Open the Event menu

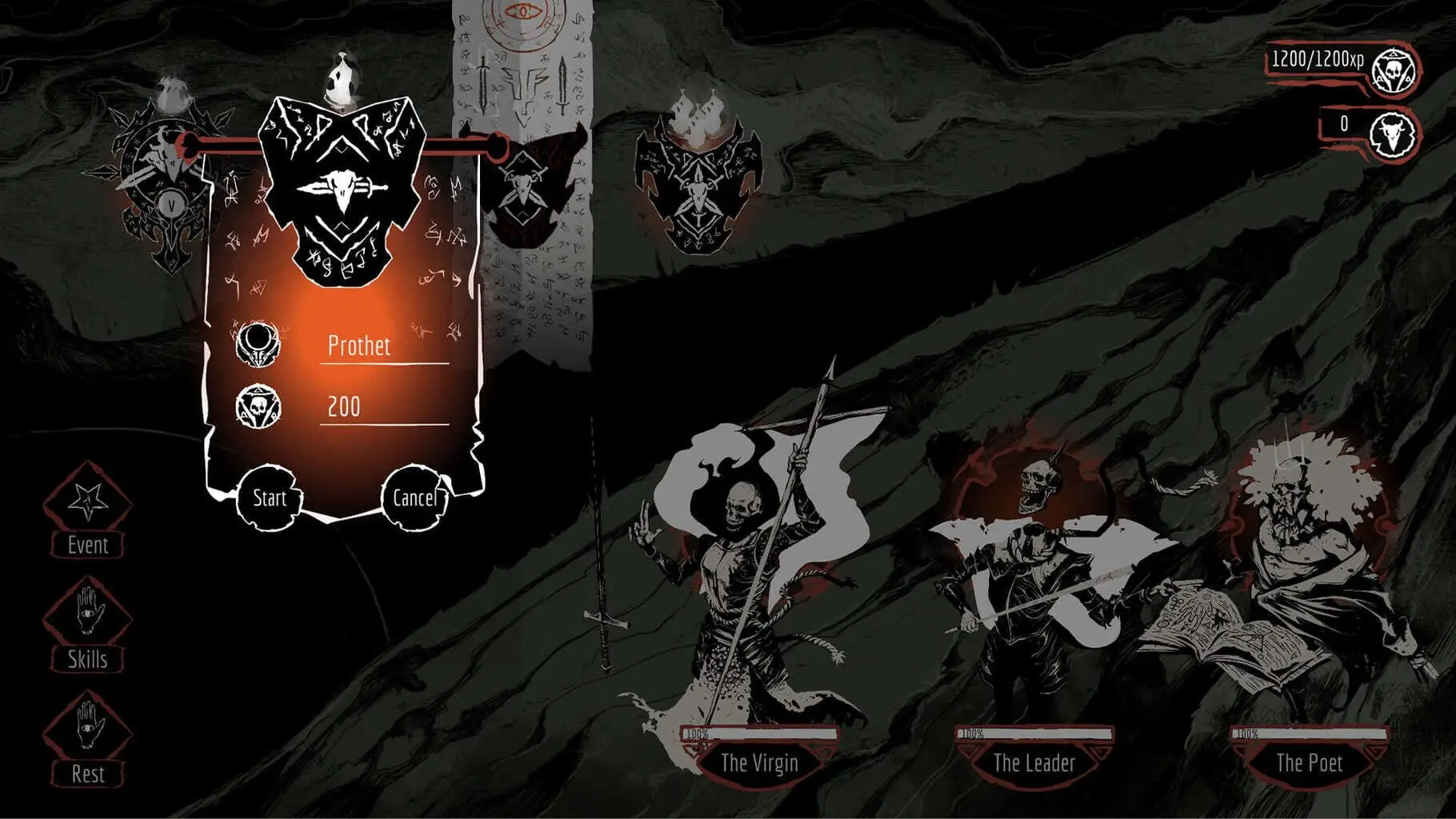87,512
